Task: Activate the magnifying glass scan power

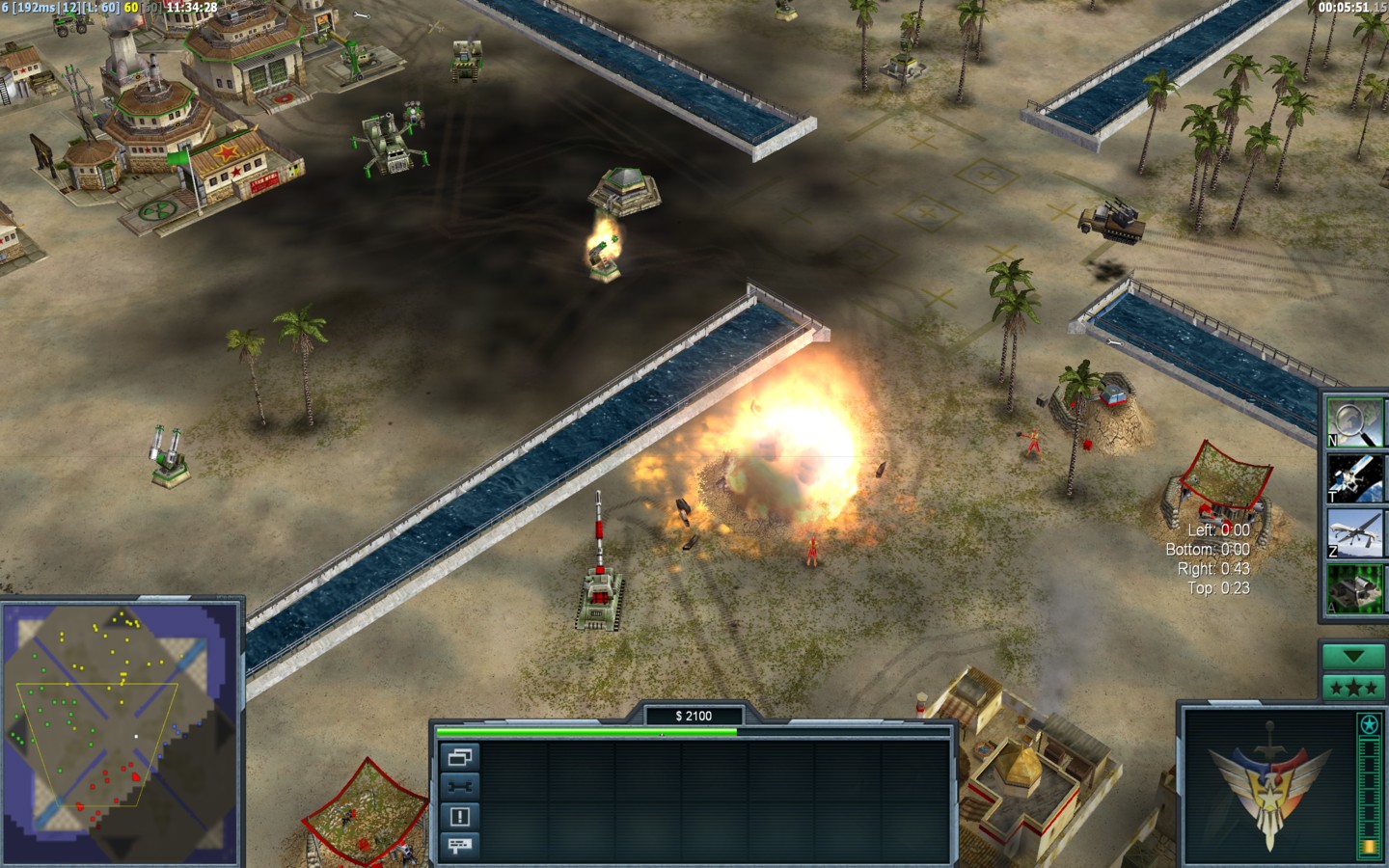Action: [1352, 422]
